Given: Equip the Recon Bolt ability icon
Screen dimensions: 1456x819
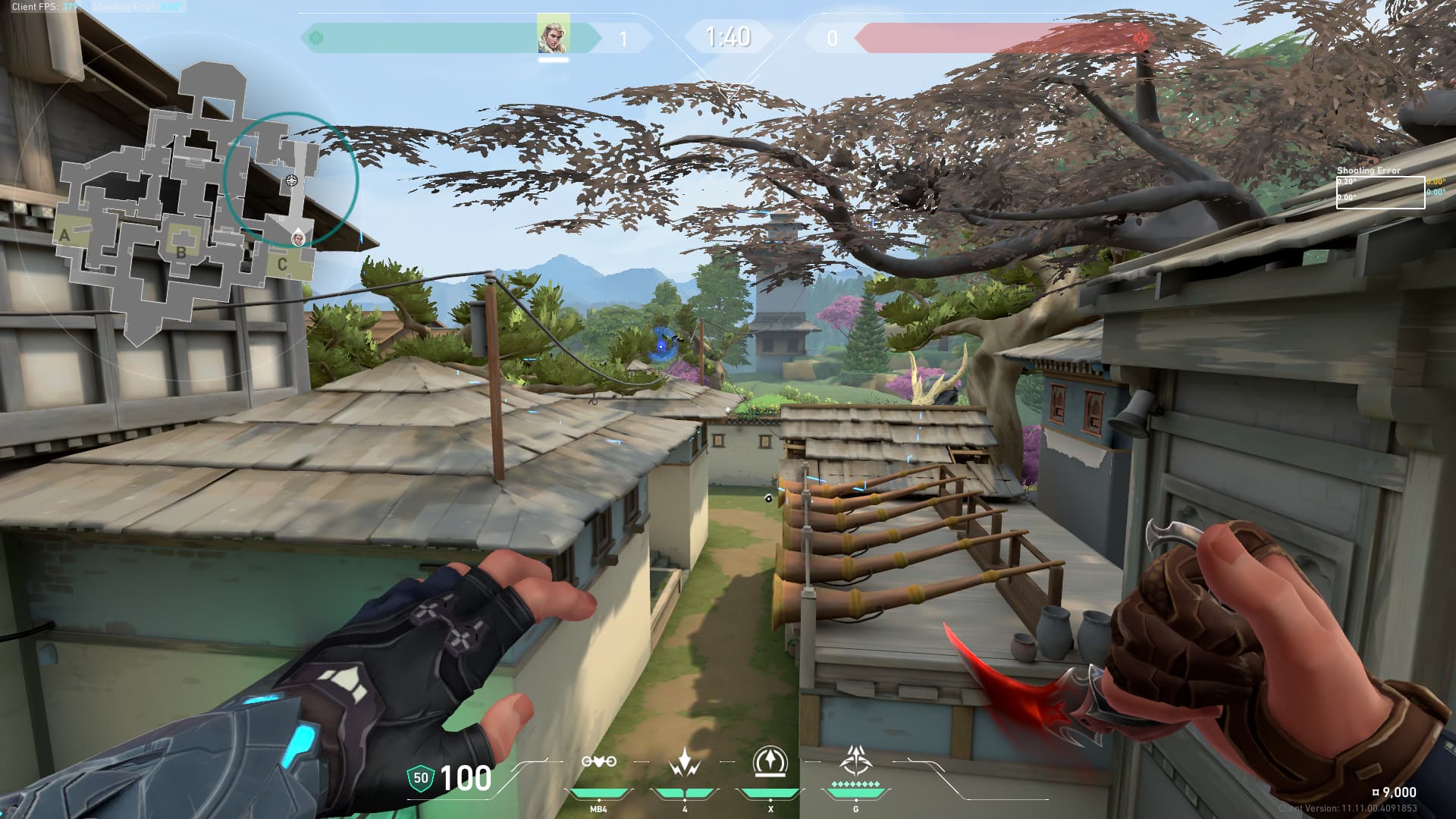Looking at the screenshot, I should pyautogui.click(x=770, y=762).
